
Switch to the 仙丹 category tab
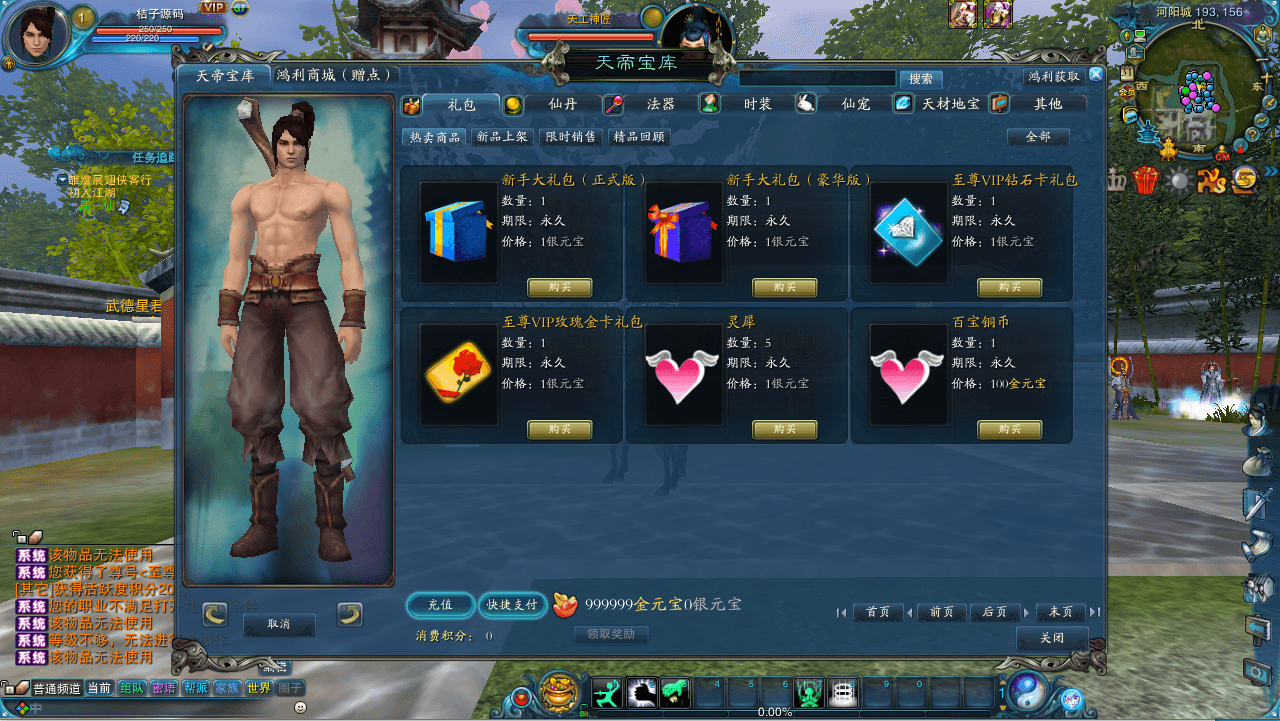(562, 104)
